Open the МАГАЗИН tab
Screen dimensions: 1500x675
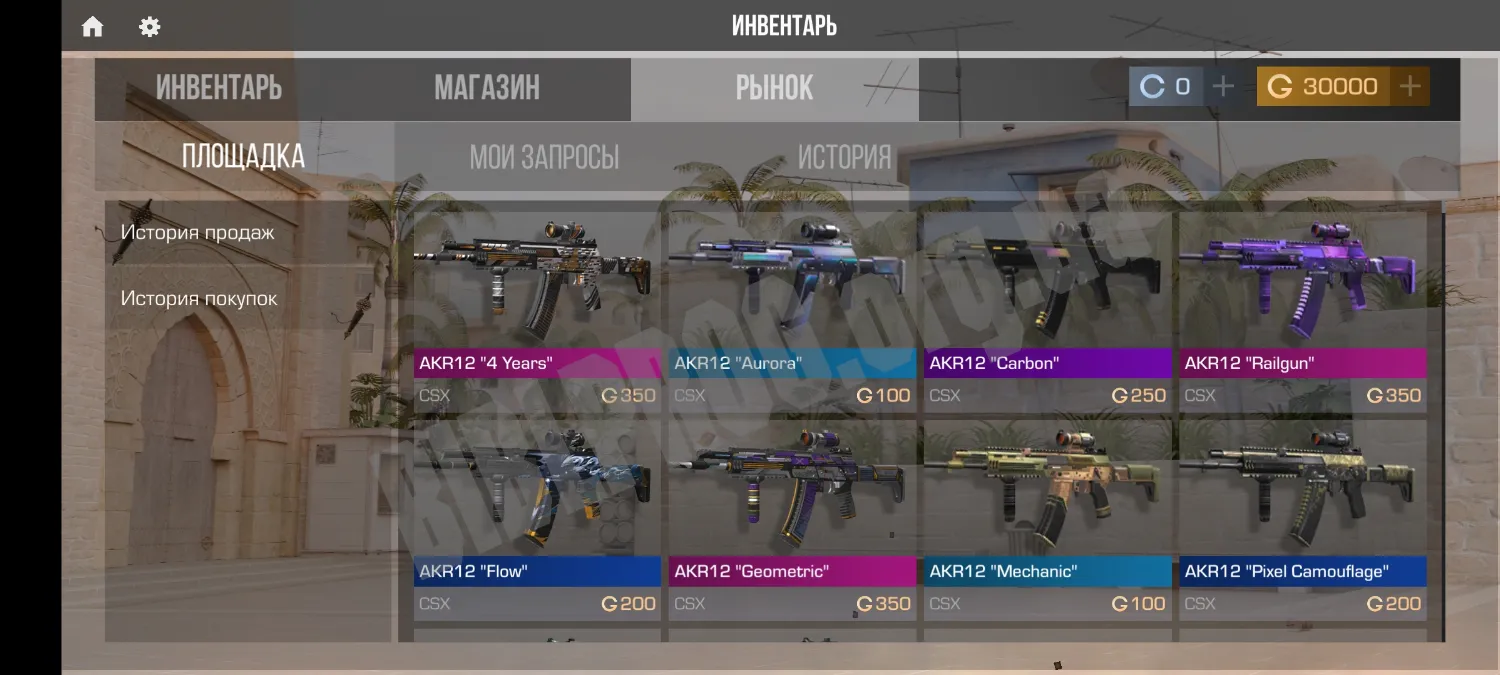tap(487, 88)
